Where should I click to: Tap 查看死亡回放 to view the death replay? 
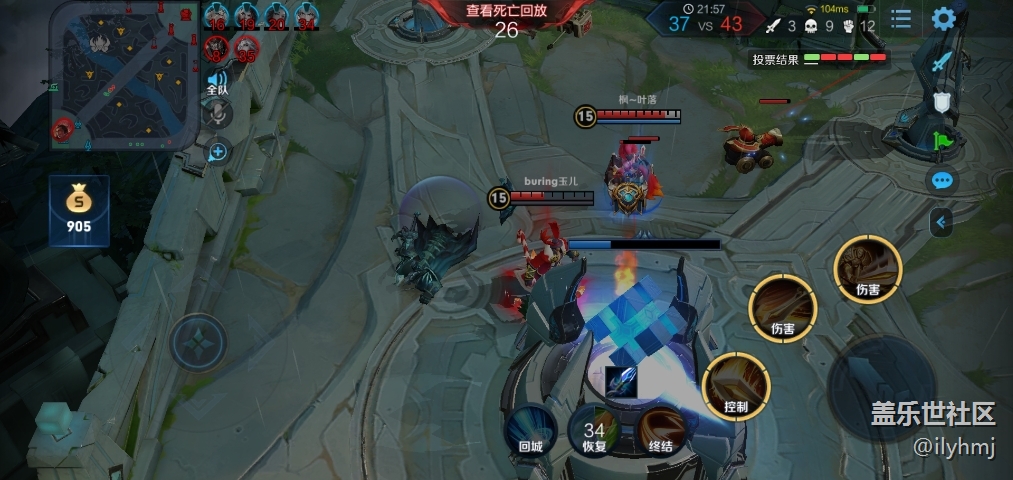[x=506, y=11]
